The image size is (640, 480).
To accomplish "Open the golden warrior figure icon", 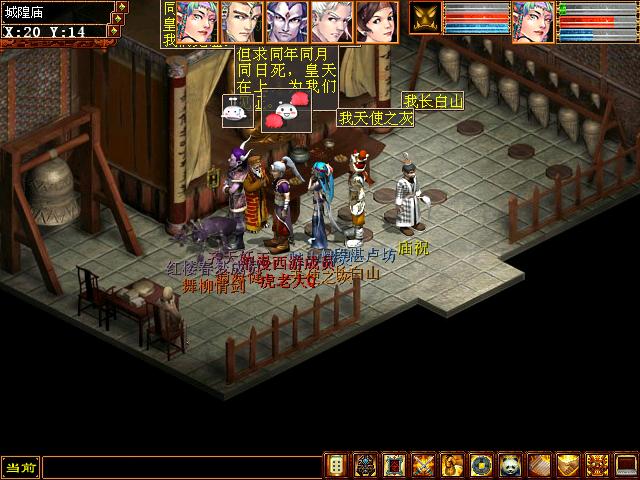I will coord(452,466).
